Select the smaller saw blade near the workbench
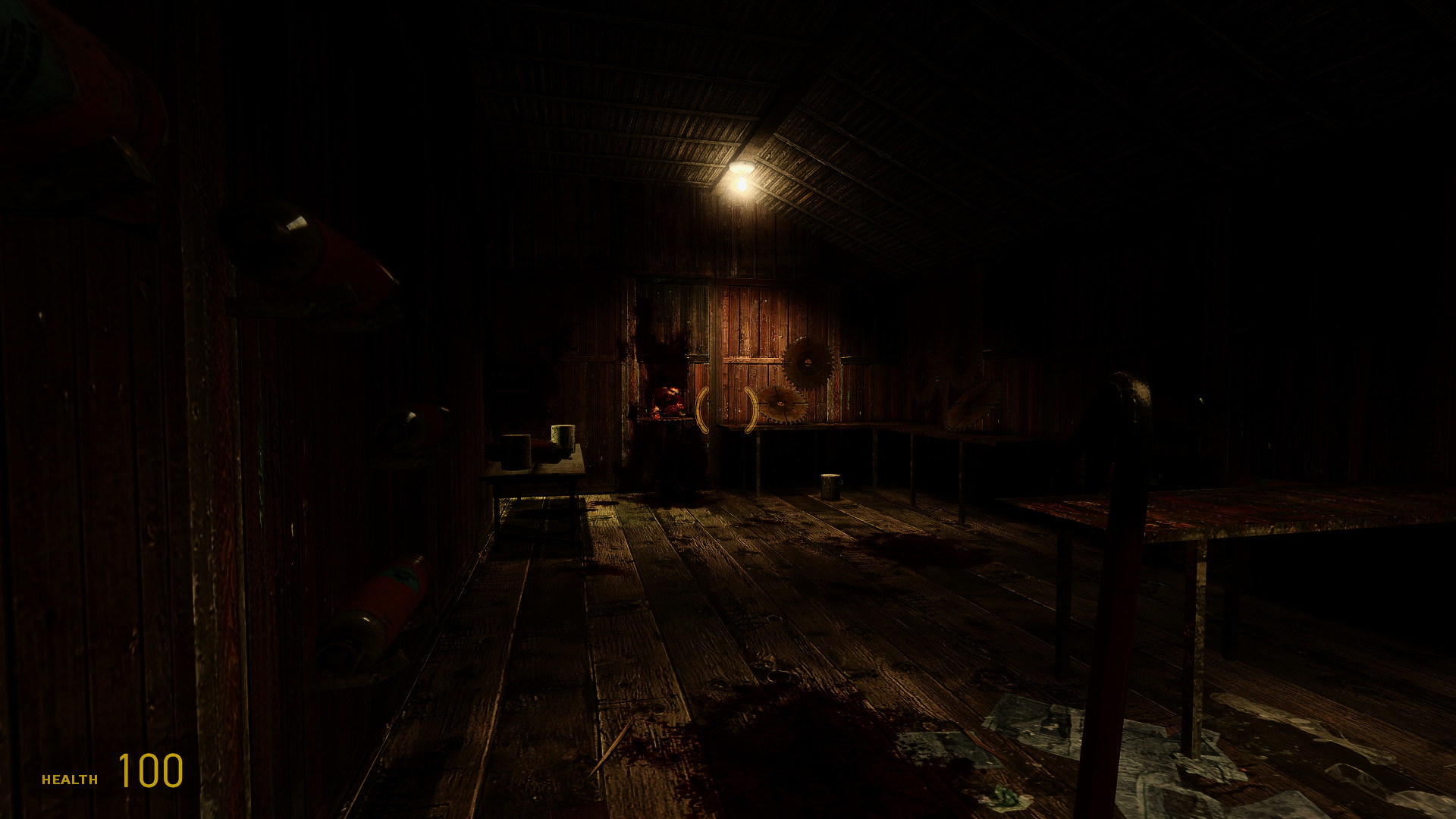1456x819 pixels. click(x=780, y=403)
